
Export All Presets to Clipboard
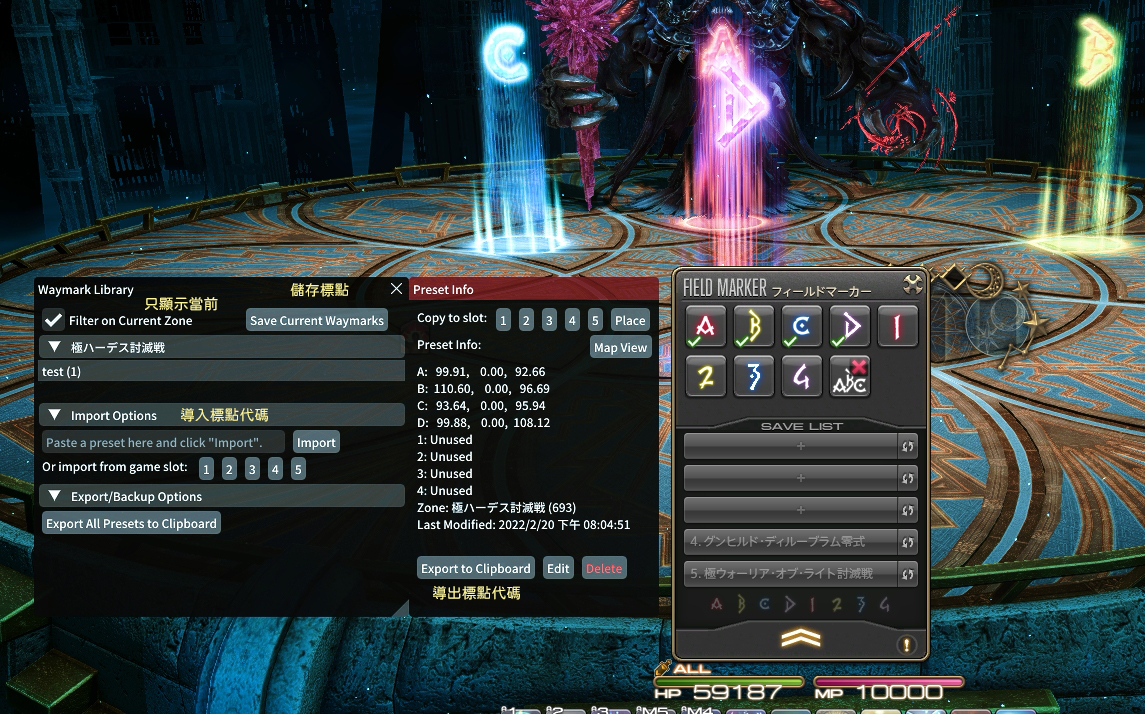(131, 523)
